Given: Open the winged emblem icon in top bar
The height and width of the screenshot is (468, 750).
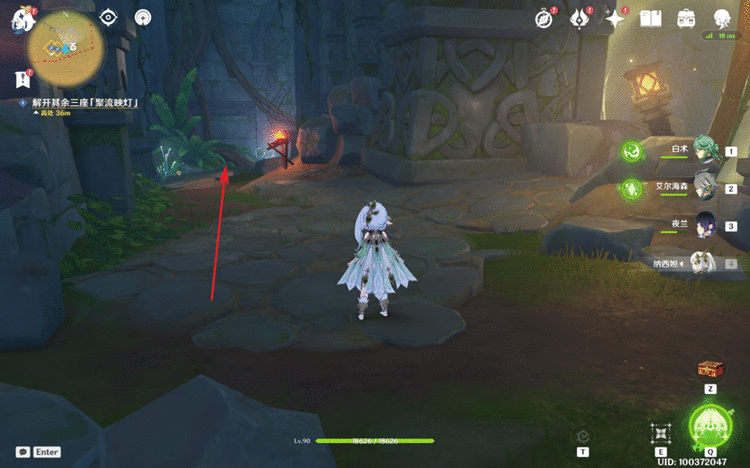Looking at the screenshot, I should click(x=580, y=18).
